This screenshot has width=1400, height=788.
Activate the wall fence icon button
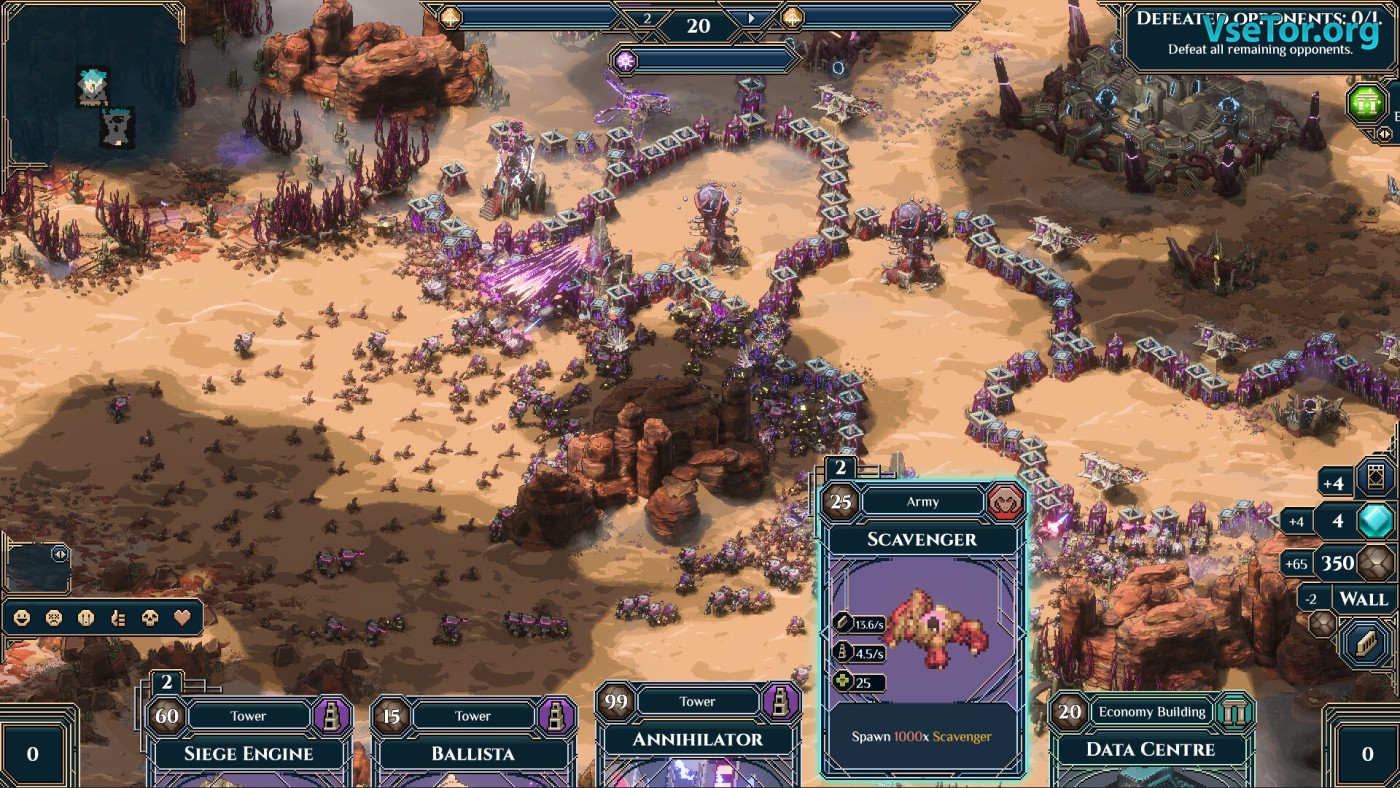[1365, 641]
